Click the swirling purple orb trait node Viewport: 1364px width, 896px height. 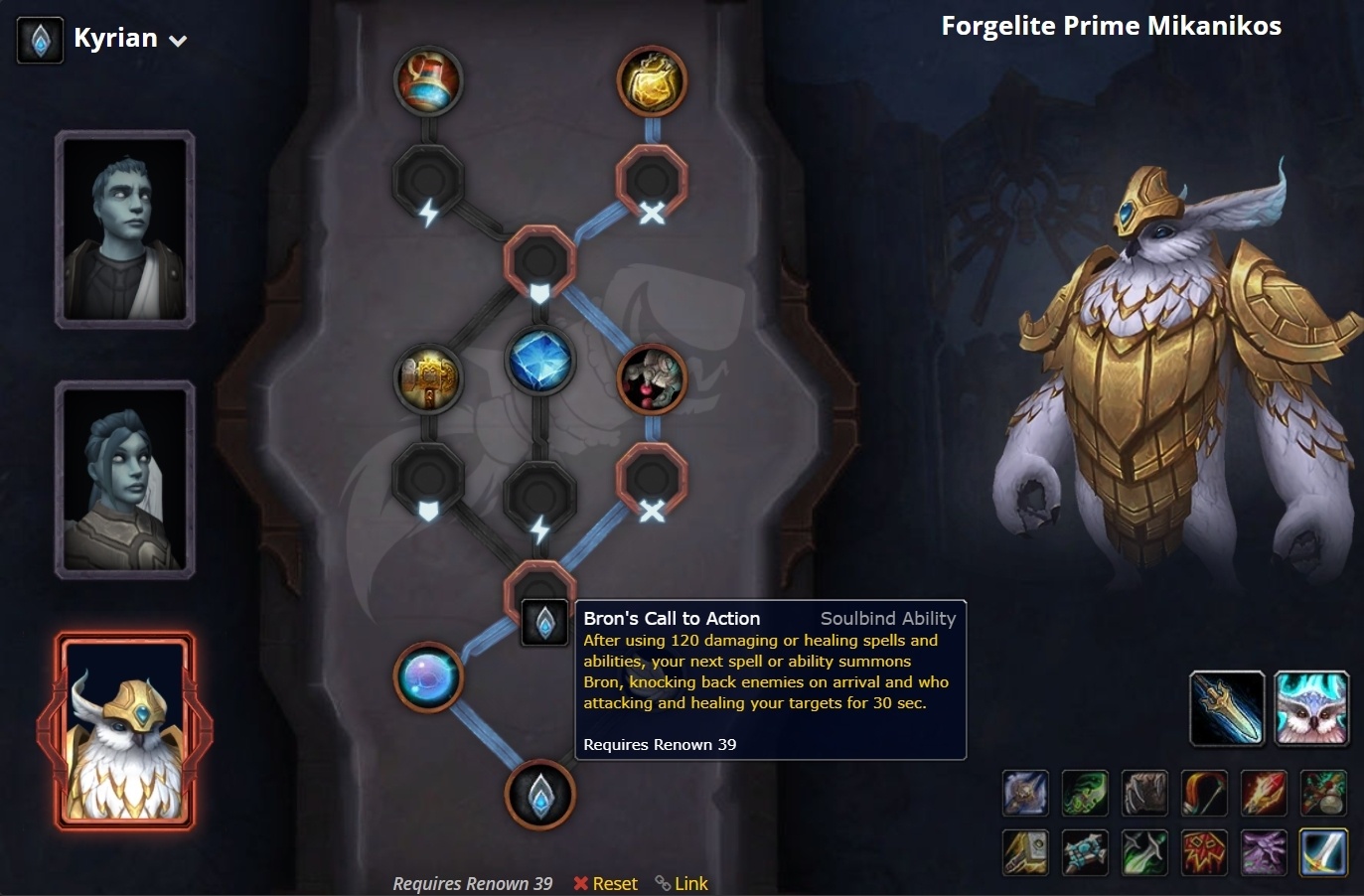pos(428,676)
